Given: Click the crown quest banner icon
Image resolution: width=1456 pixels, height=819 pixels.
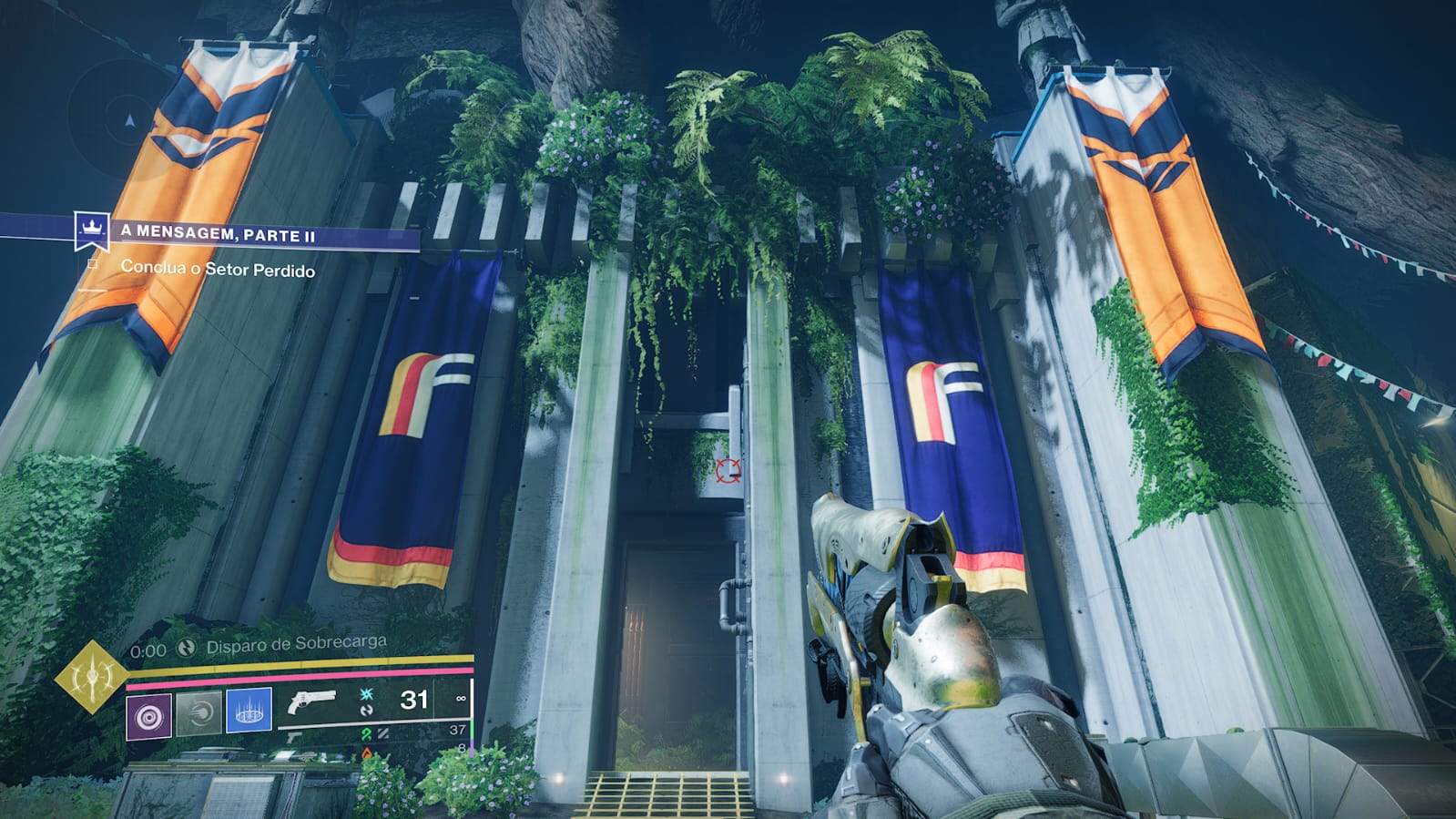Looking at the screenshot, I should [x=92, y=230].
